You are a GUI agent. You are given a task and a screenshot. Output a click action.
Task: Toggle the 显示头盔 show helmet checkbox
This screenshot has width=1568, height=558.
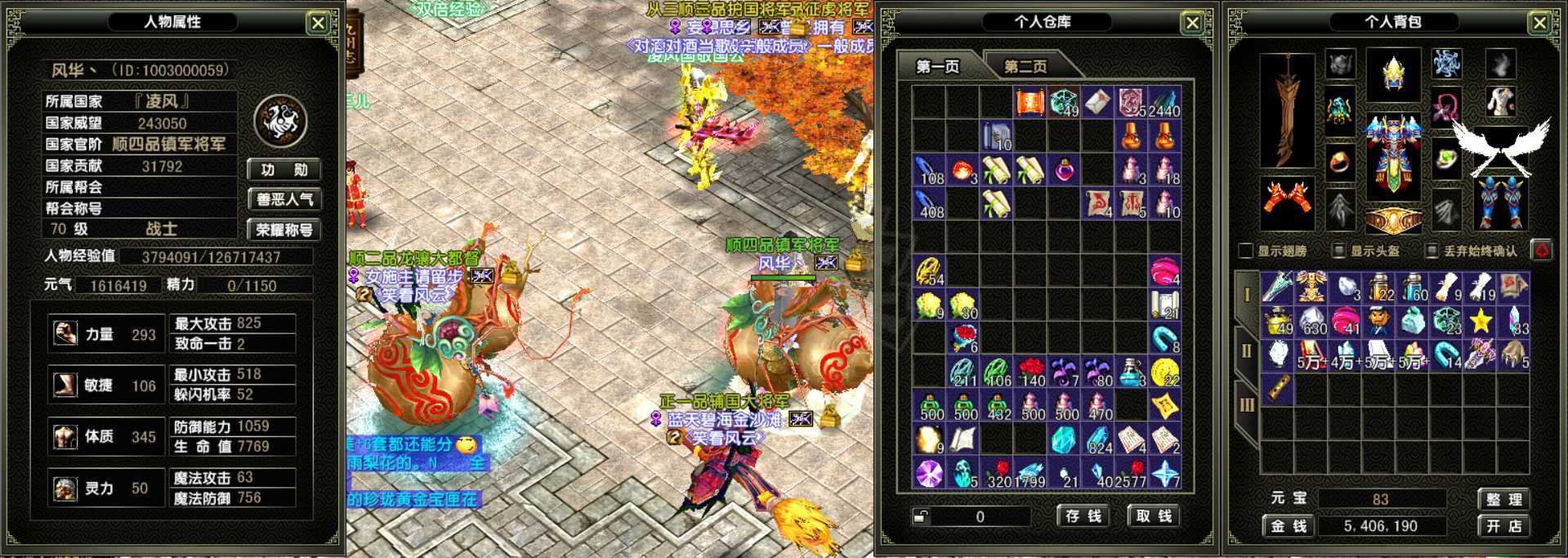coord(1338,251)
